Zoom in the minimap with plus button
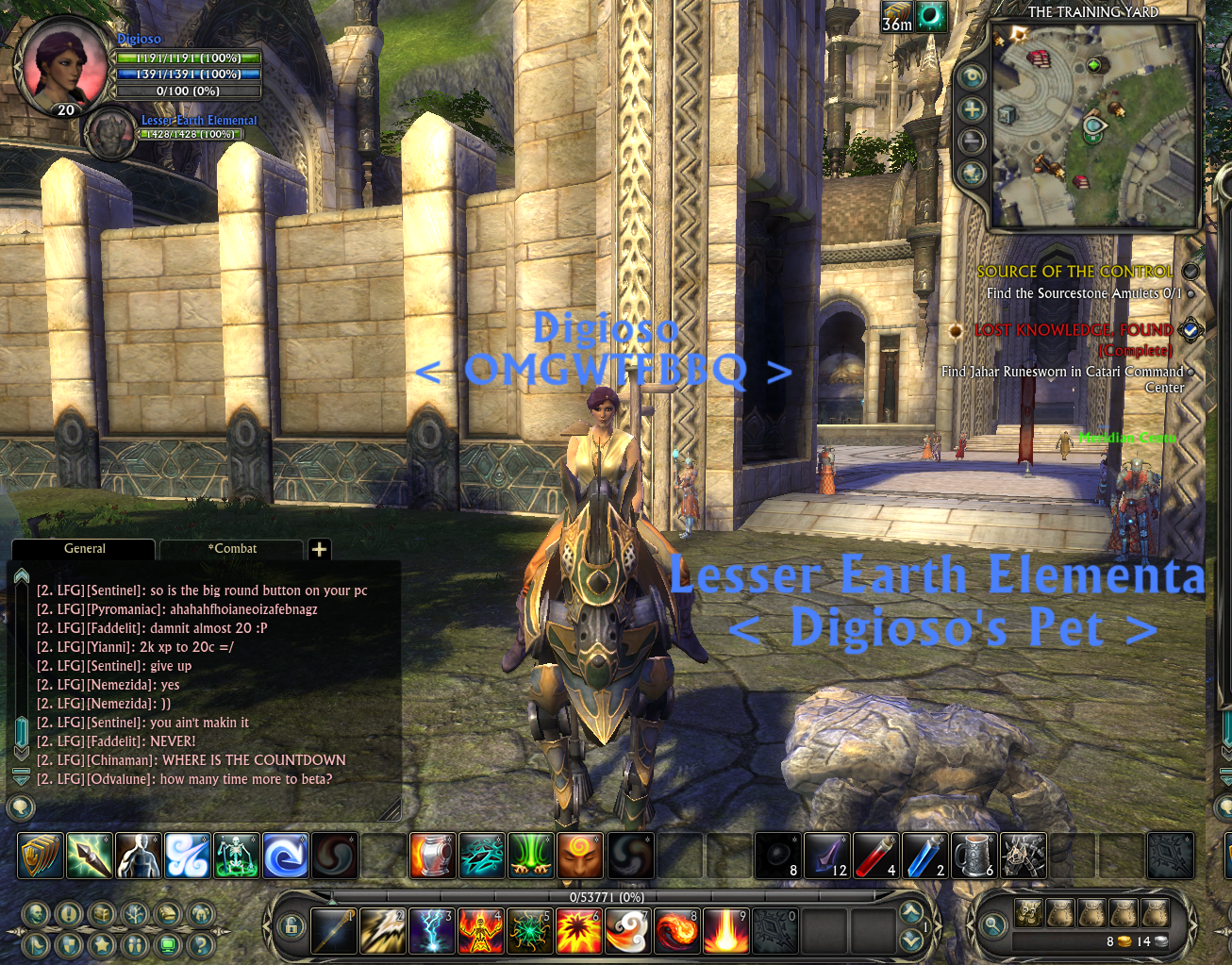 click(x=972, y=110)
